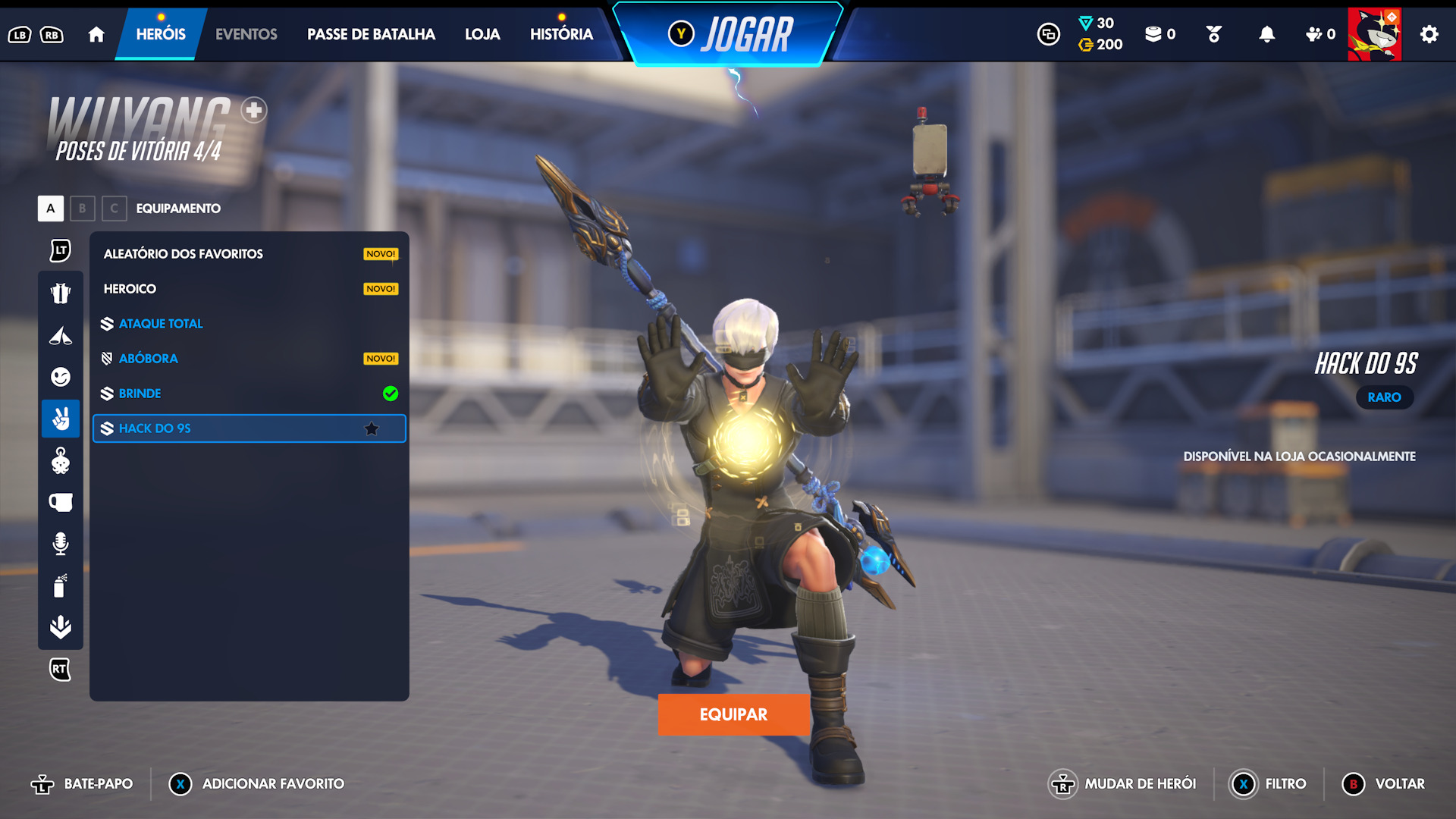Open the História tab
Image resolution: width=1456 pixels, height=819 pixels.
click(x=561, y=34)
